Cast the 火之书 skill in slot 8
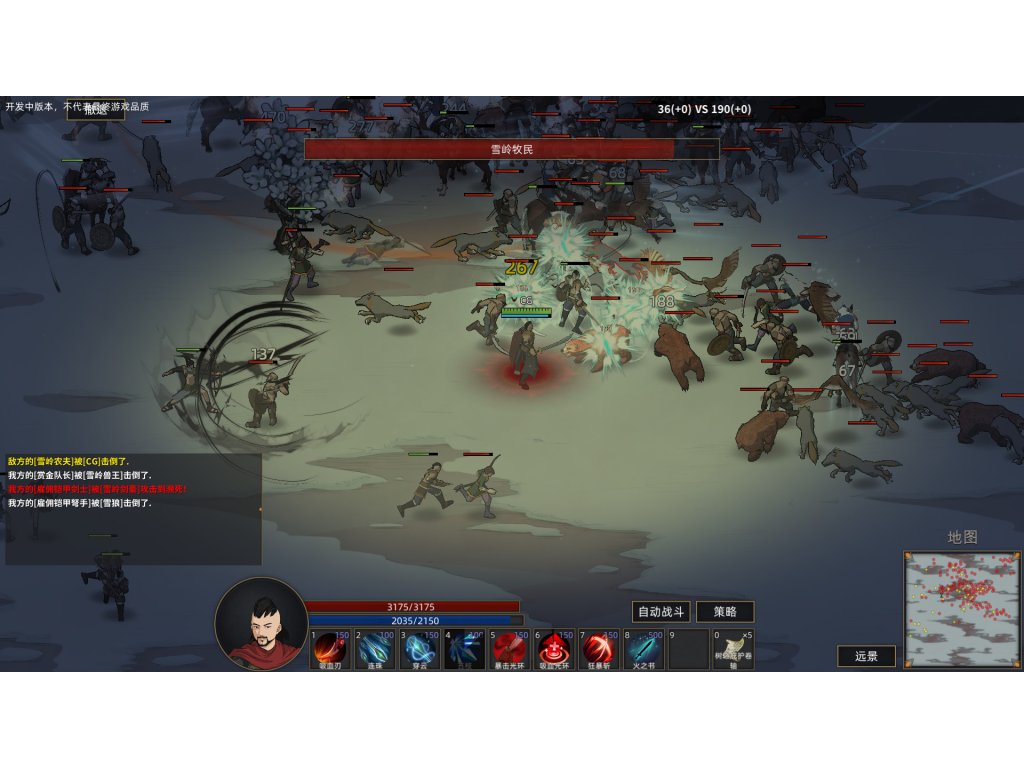The width and height of the screenshot is (1024, 768). click(645, 649)
